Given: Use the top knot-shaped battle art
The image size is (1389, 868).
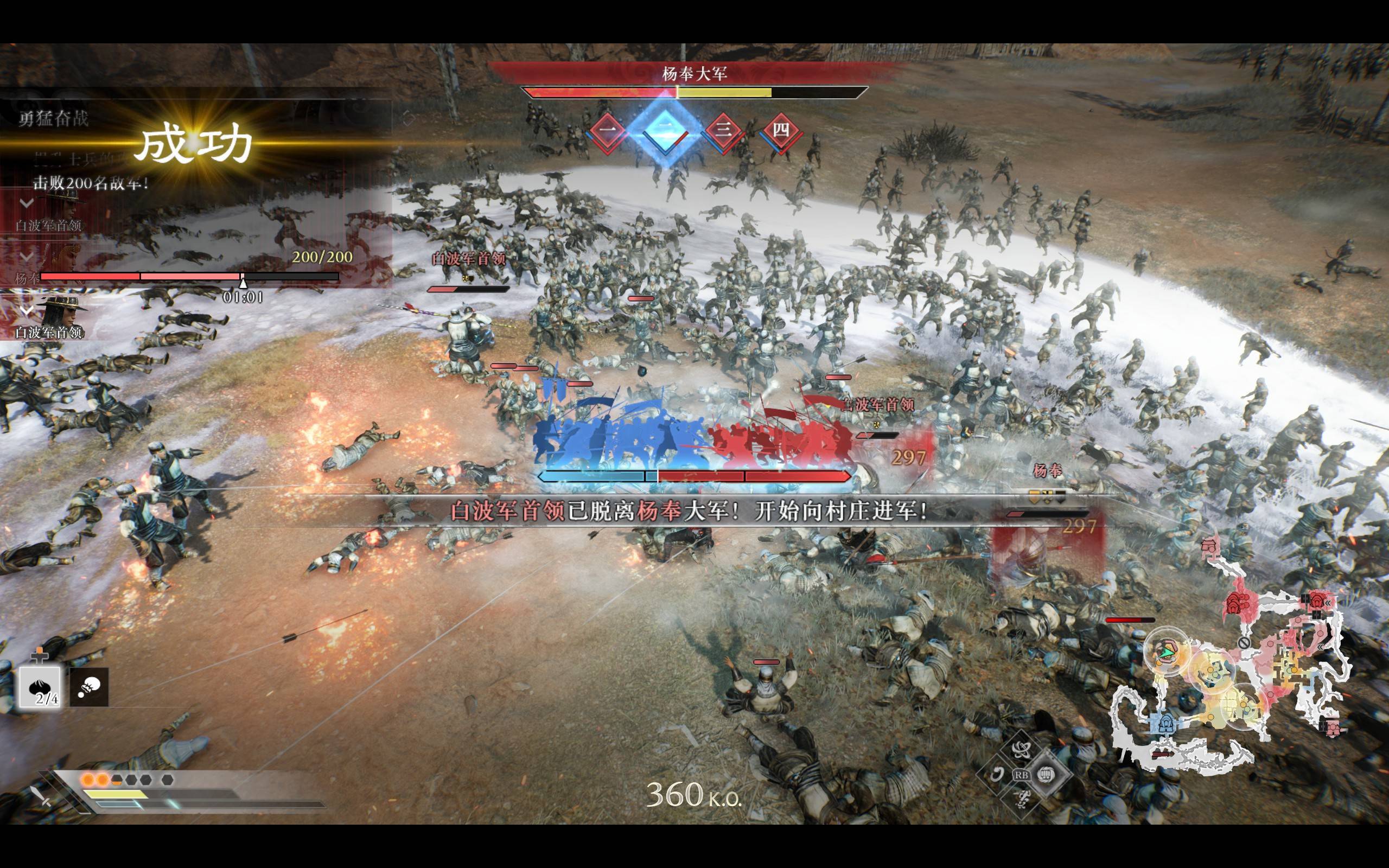Looking at the screenshot, I should pos(1021,749).
